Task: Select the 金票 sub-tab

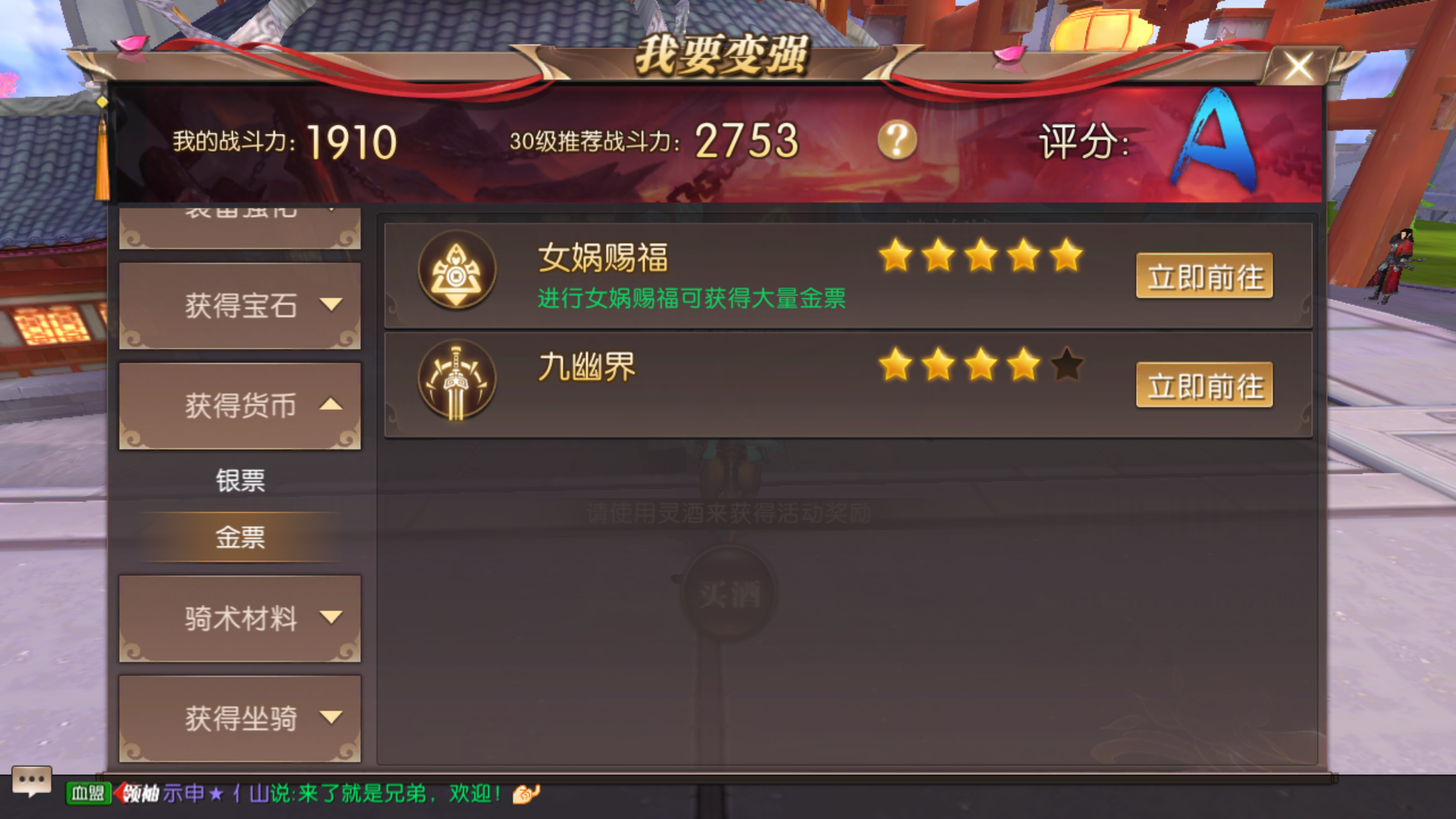Action: 240,536
